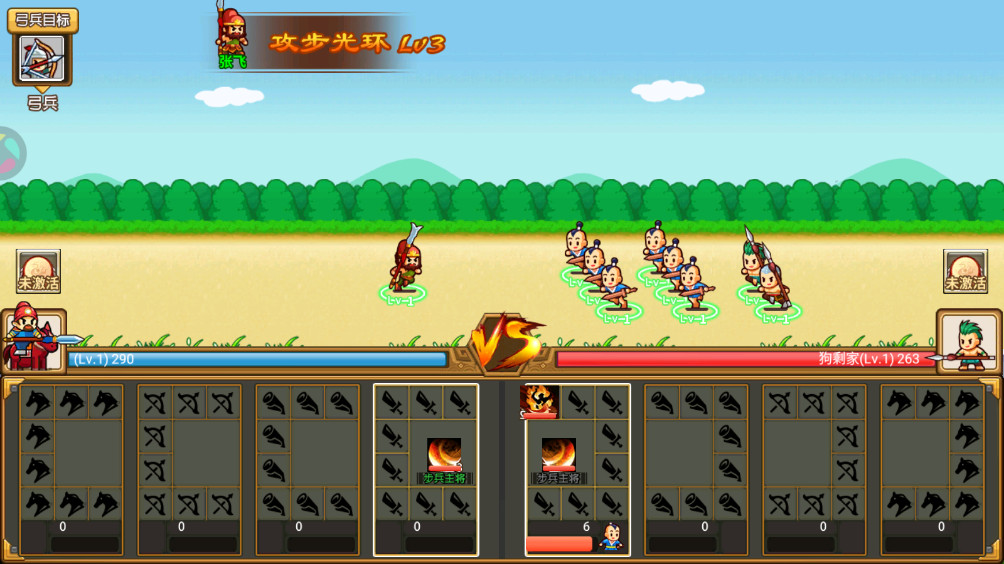Select the infantry general skill in the enemy sword grid
This screenshot has width=1004, height=564.
(559, 456)
